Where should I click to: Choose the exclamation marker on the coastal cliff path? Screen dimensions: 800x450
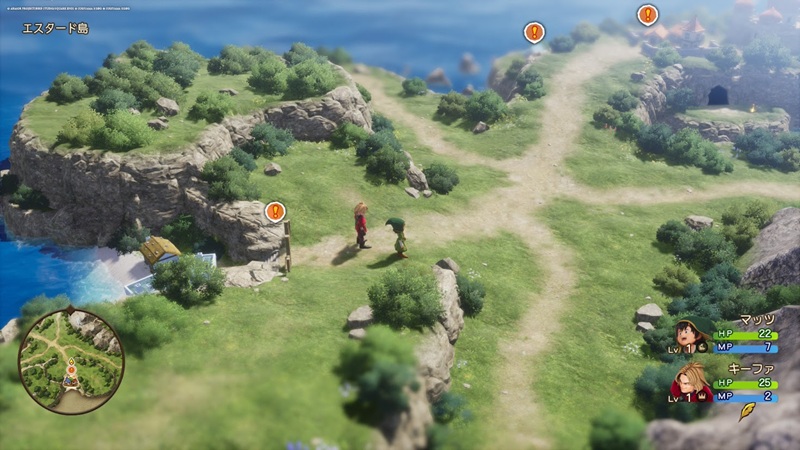[x=535, y=32]
